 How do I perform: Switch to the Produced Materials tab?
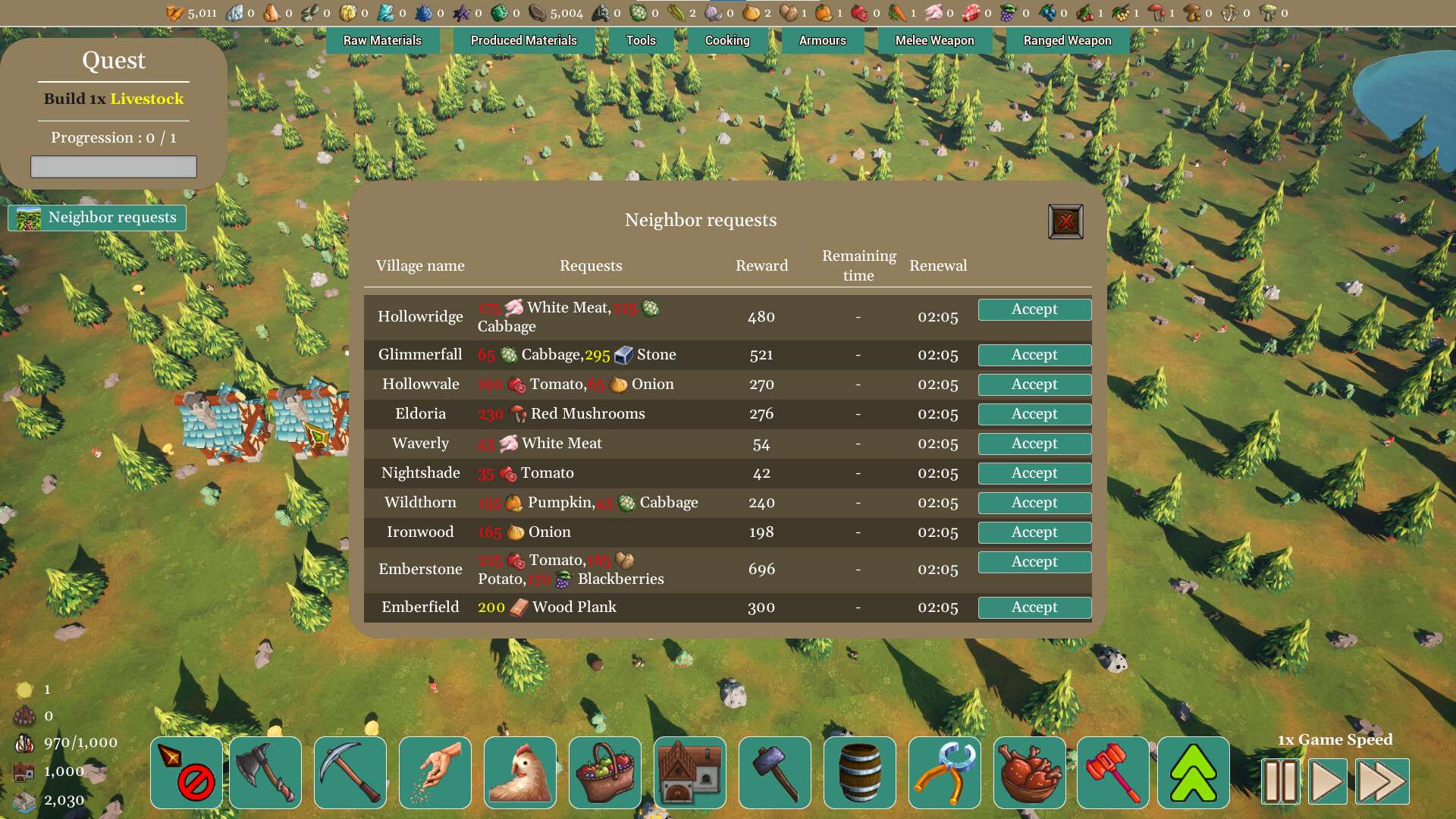coord(523,40)
